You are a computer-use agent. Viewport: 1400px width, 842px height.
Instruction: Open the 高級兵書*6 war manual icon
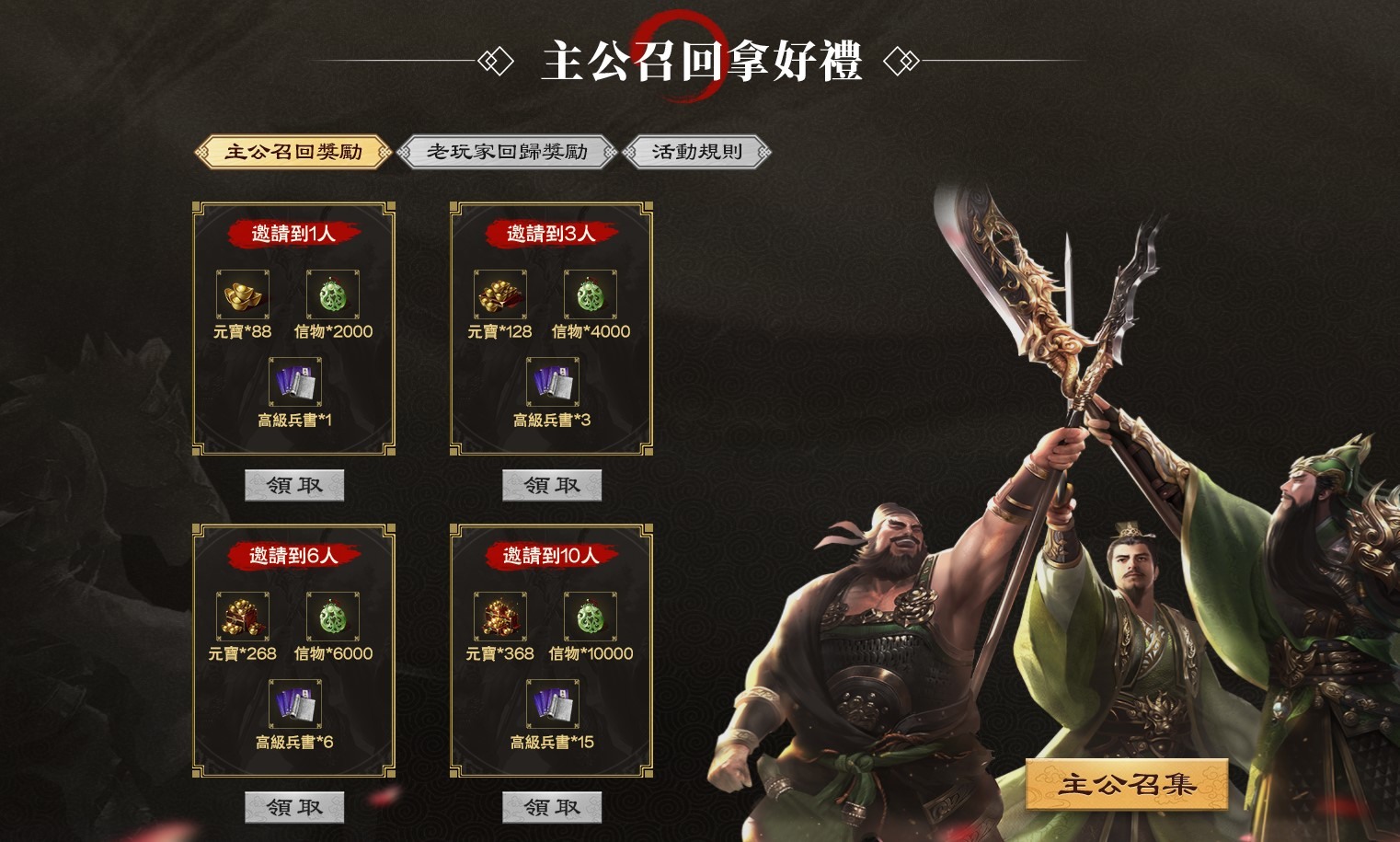(293, 704)
